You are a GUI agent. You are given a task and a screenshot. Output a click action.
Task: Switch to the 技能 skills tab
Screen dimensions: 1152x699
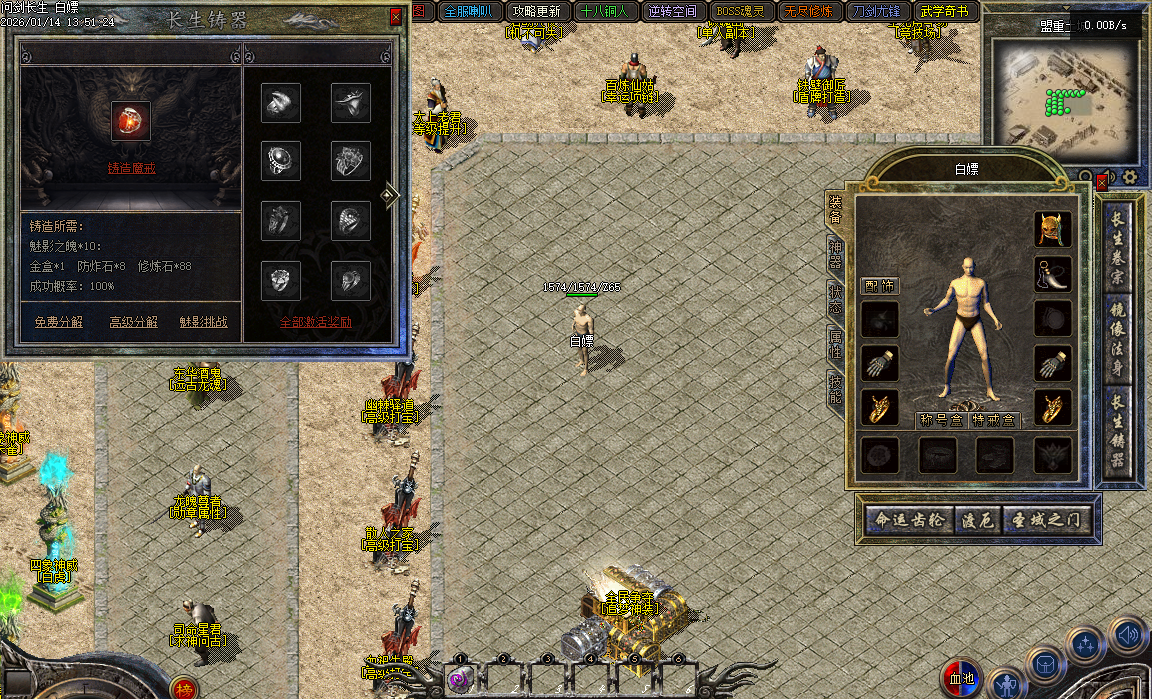coord(834,389)
